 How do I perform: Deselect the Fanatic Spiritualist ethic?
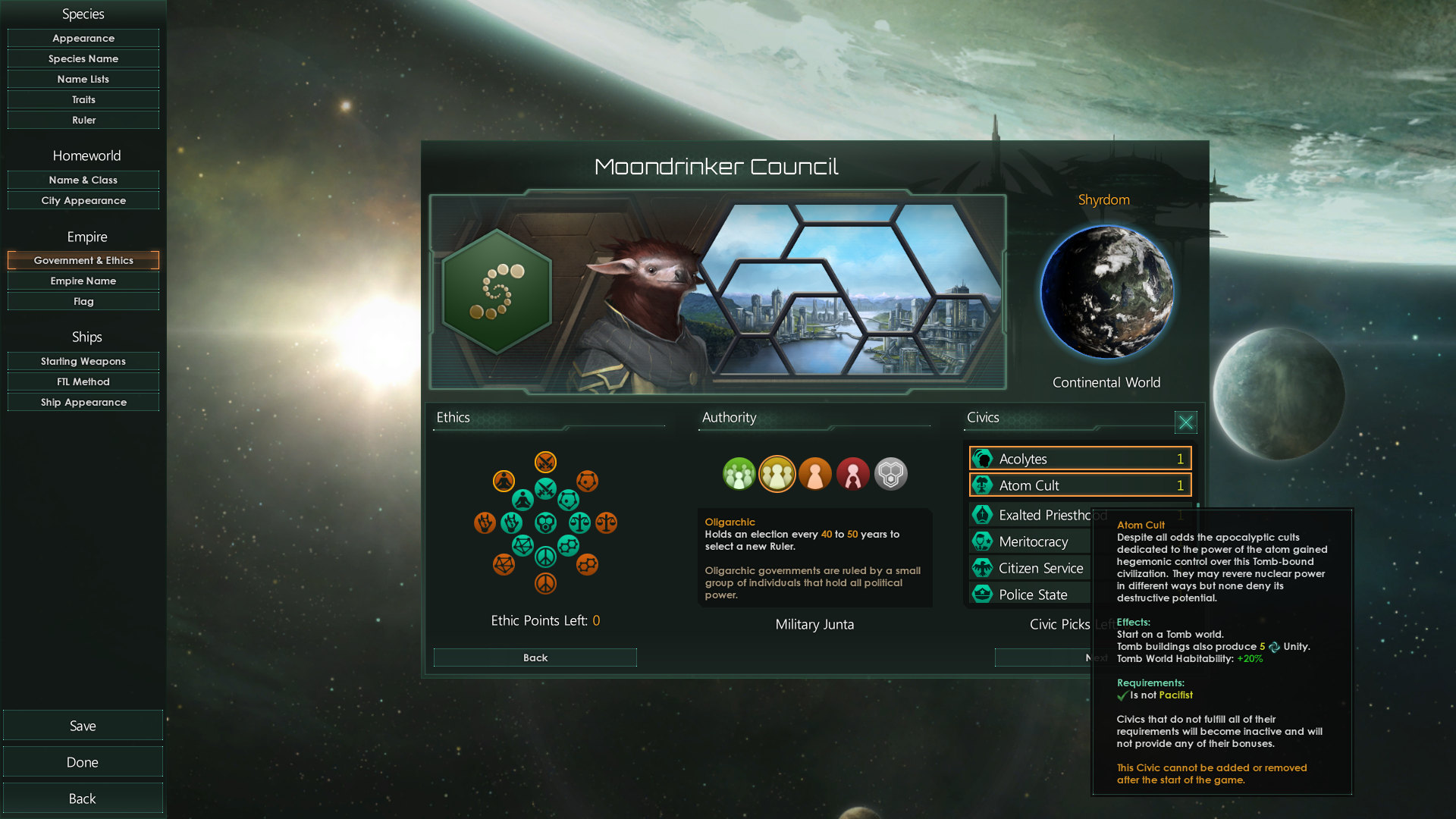tap(504, 480)
